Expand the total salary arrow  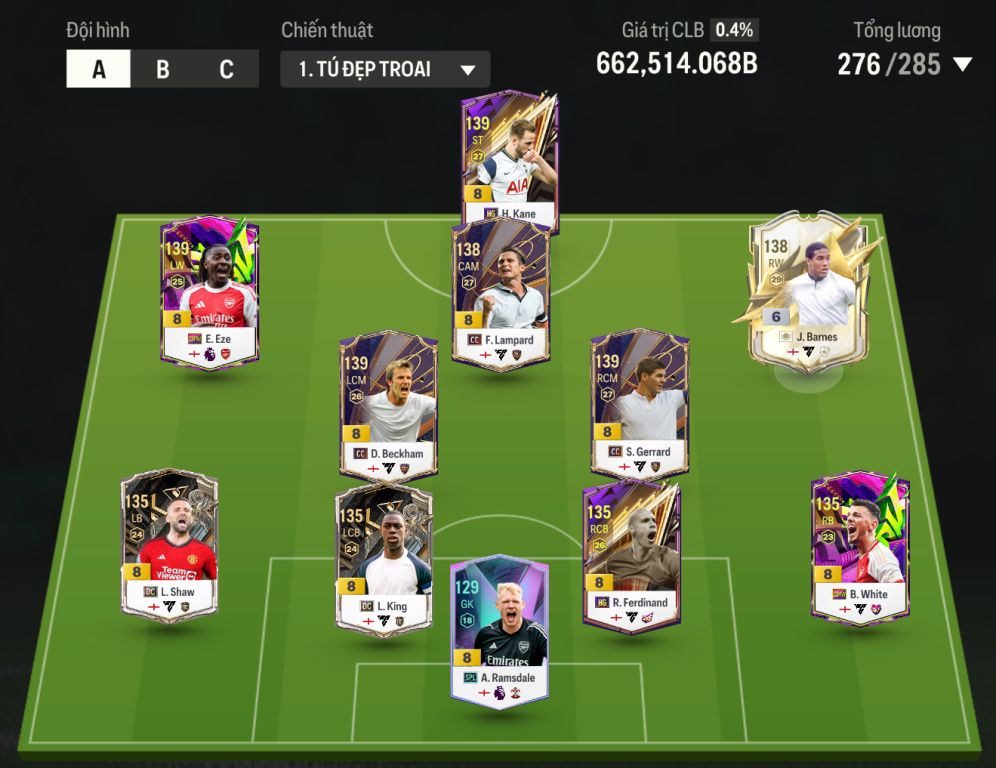pos(962,65)
